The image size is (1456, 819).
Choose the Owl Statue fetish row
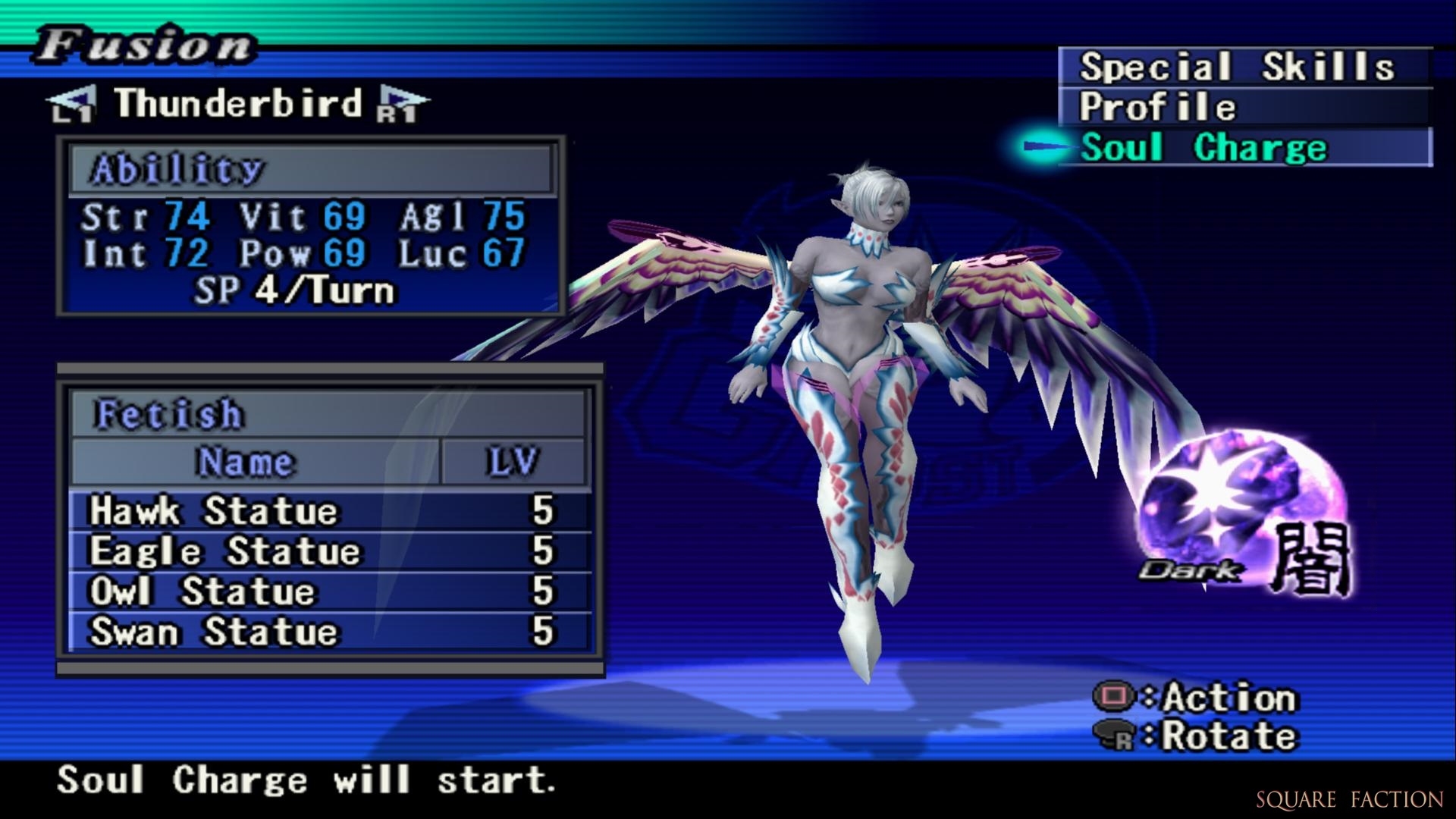[x=328, y=591]
